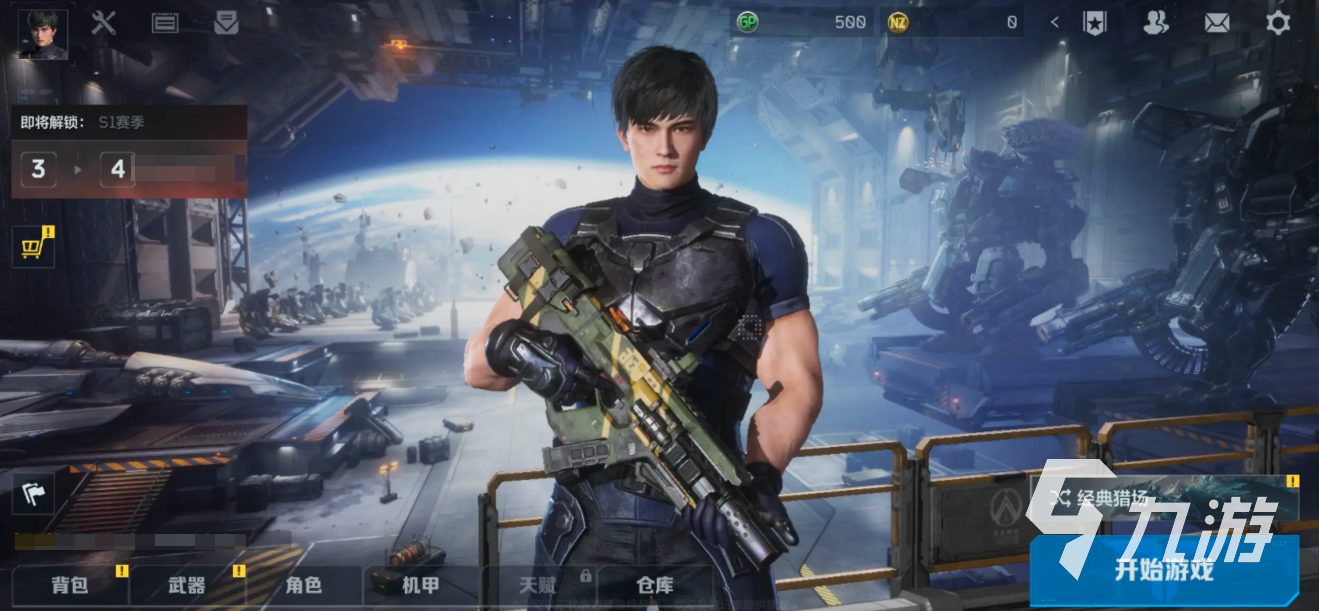Start the match with 开始游戏
Screen dimensions: 1319x611
click(1163, 571)
